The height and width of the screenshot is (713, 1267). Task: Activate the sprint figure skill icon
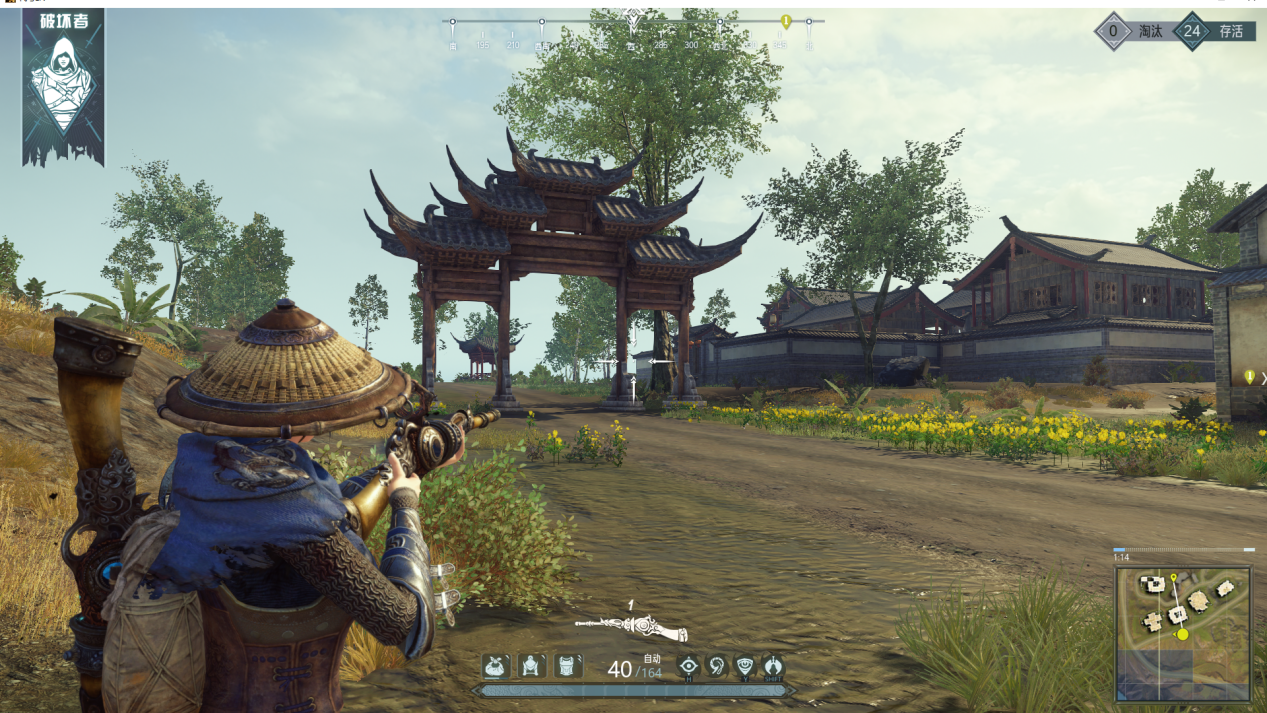[773, 666]
